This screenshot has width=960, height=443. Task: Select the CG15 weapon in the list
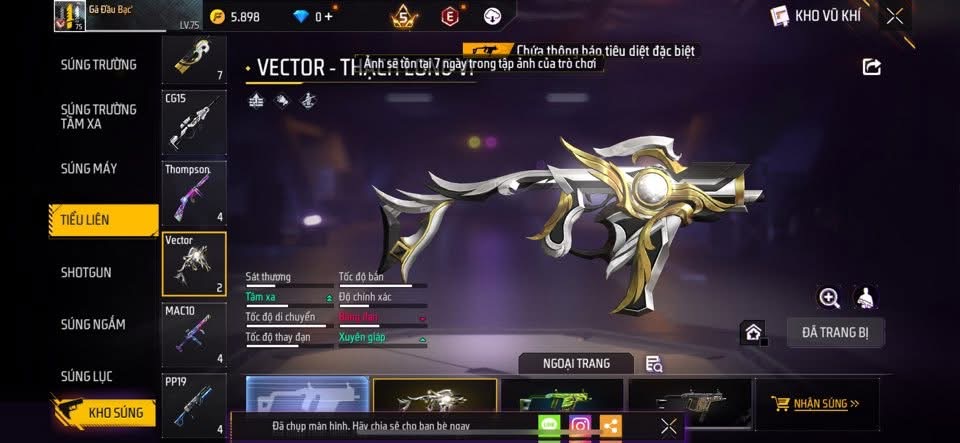click(194, 120)
